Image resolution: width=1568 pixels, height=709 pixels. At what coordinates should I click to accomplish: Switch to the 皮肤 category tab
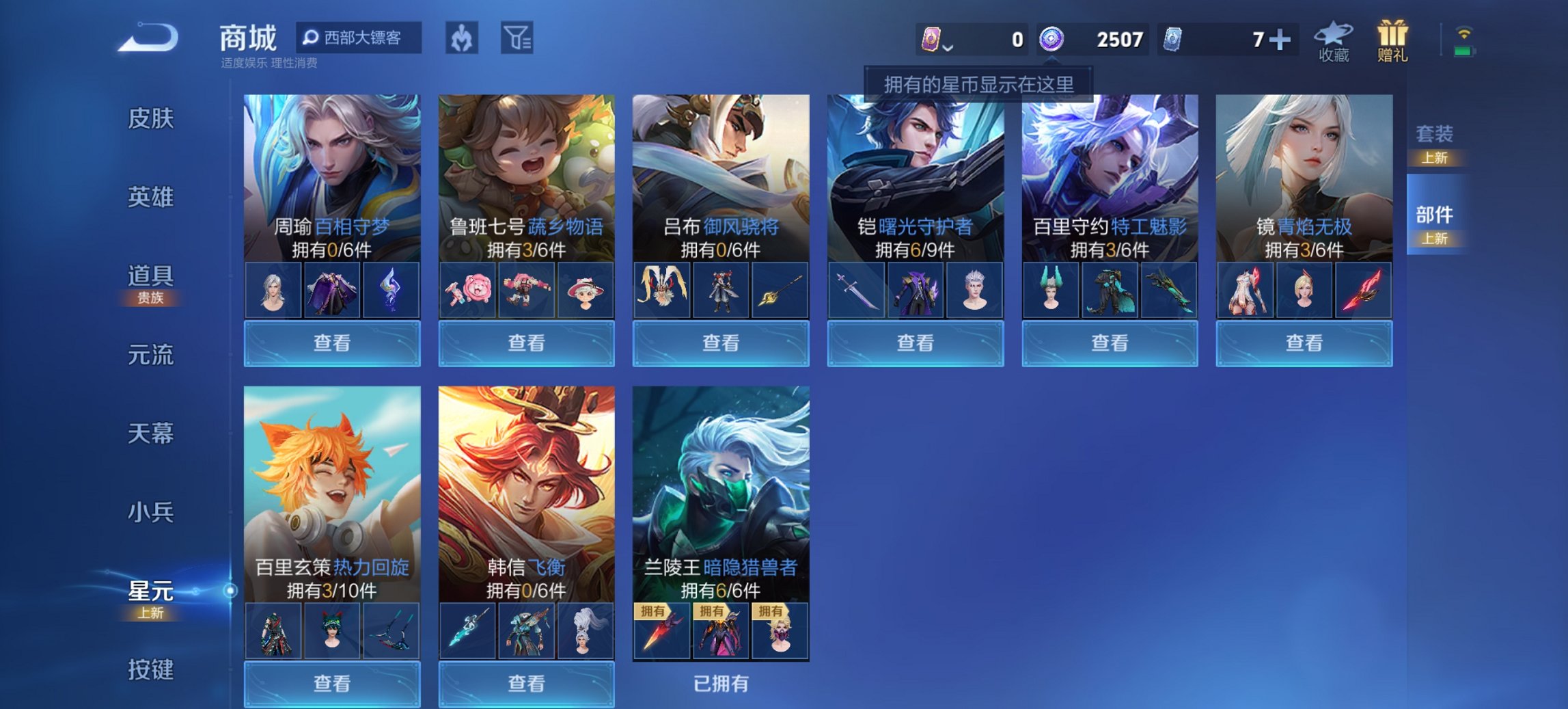152,118
